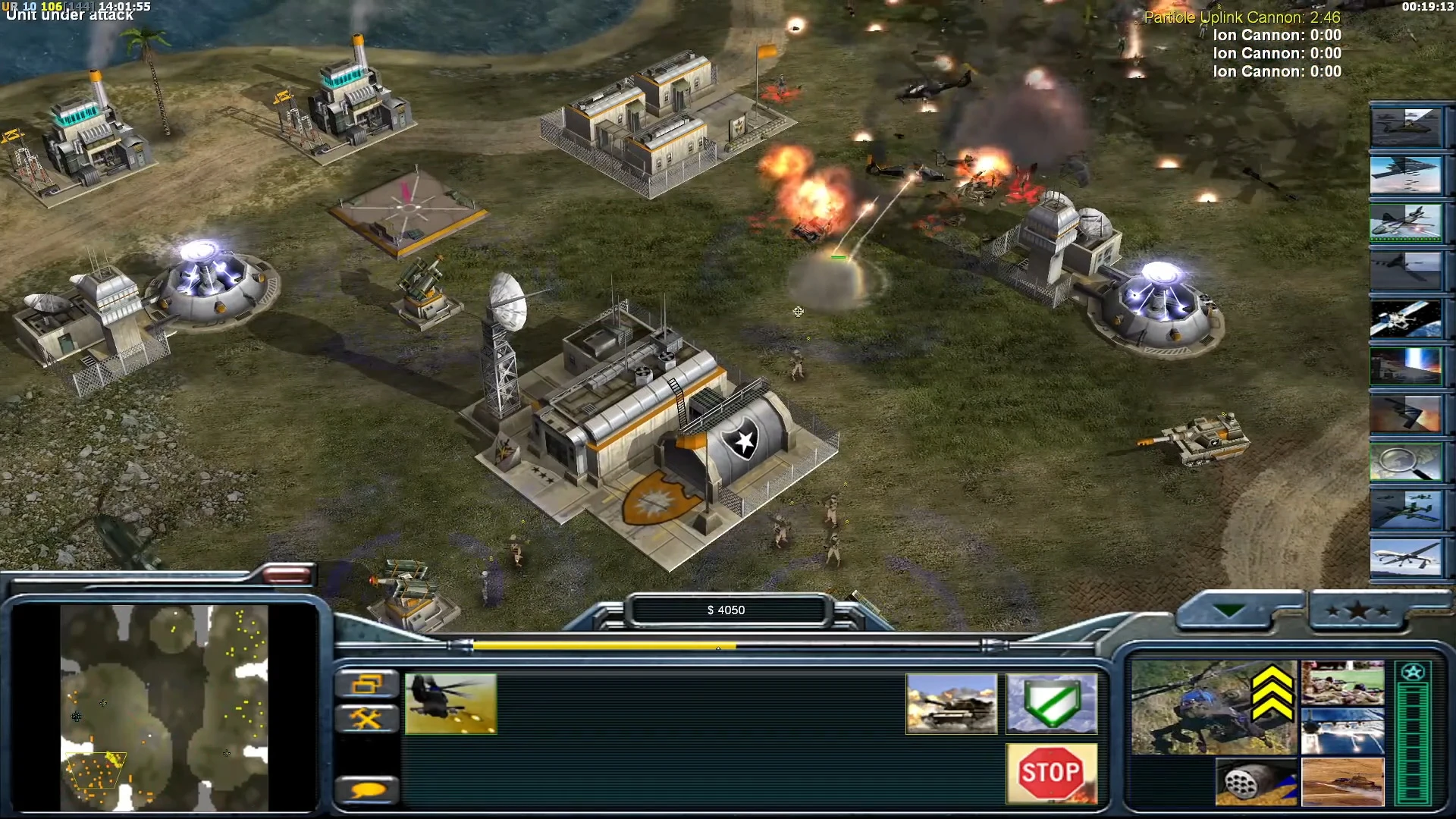
Task: Activate the spy satellite scan icon
Action: tap(1409, 322)
